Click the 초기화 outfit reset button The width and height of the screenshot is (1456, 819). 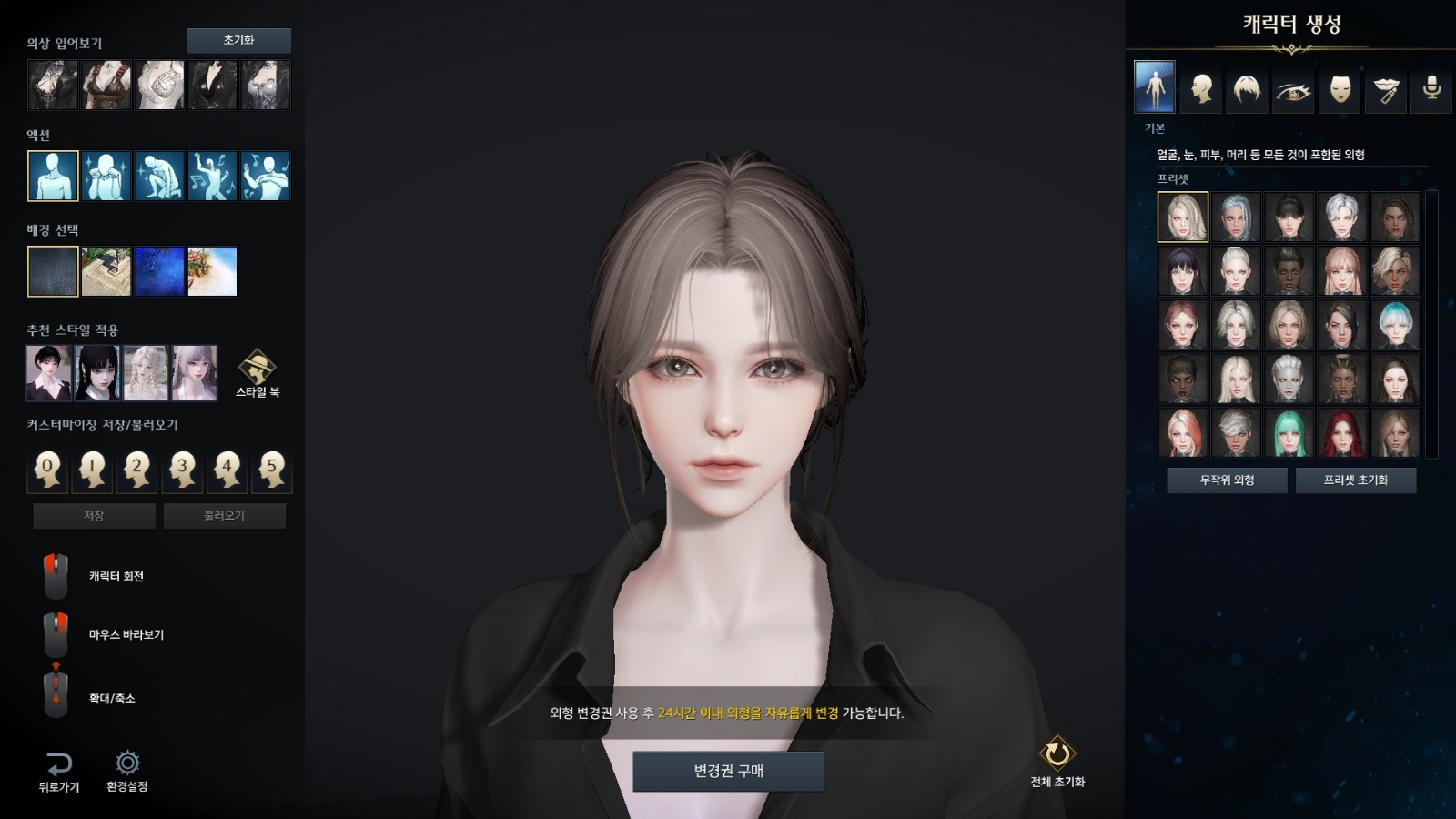(x=238, y=40)
